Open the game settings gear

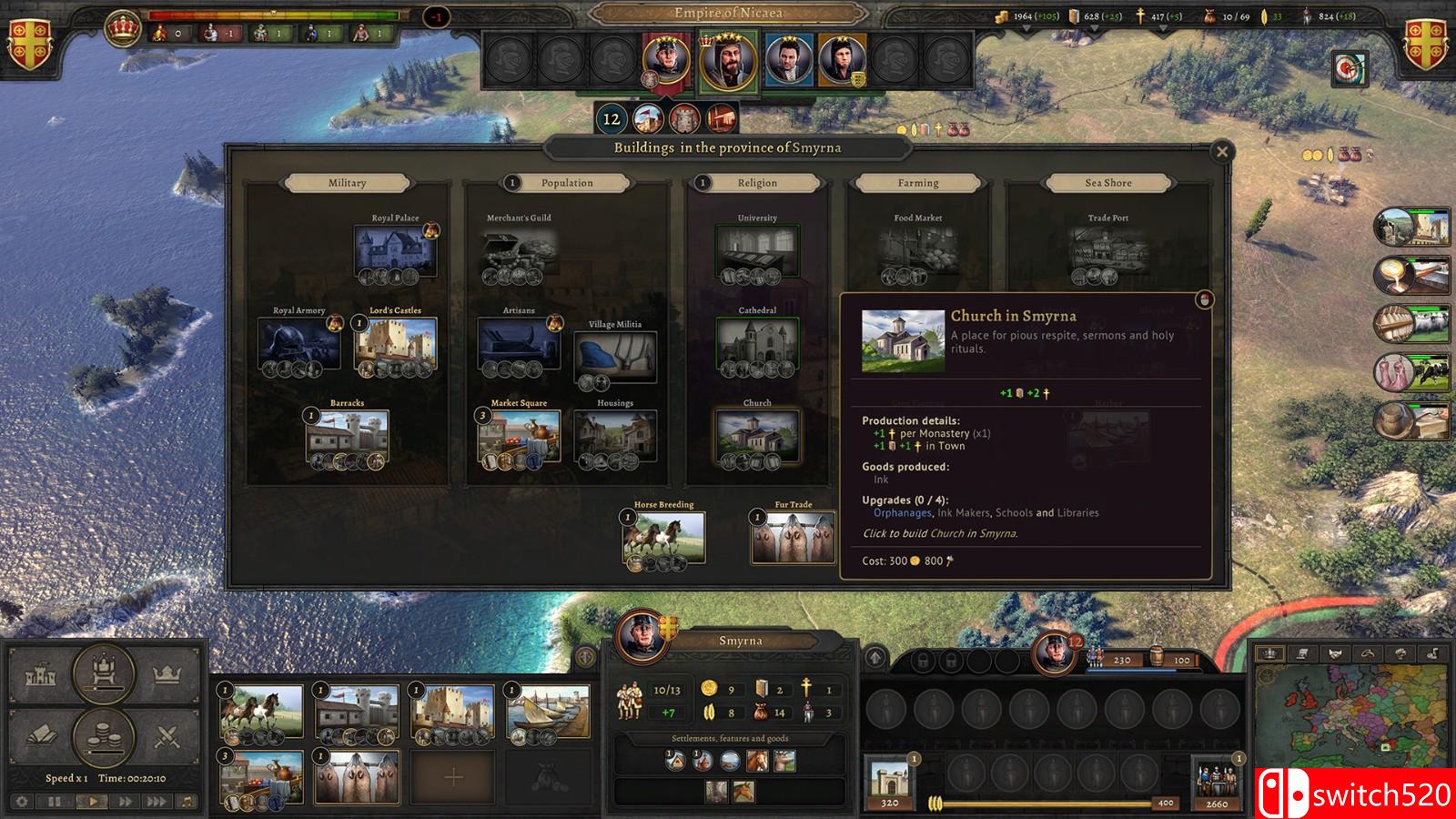pos(21,801)
